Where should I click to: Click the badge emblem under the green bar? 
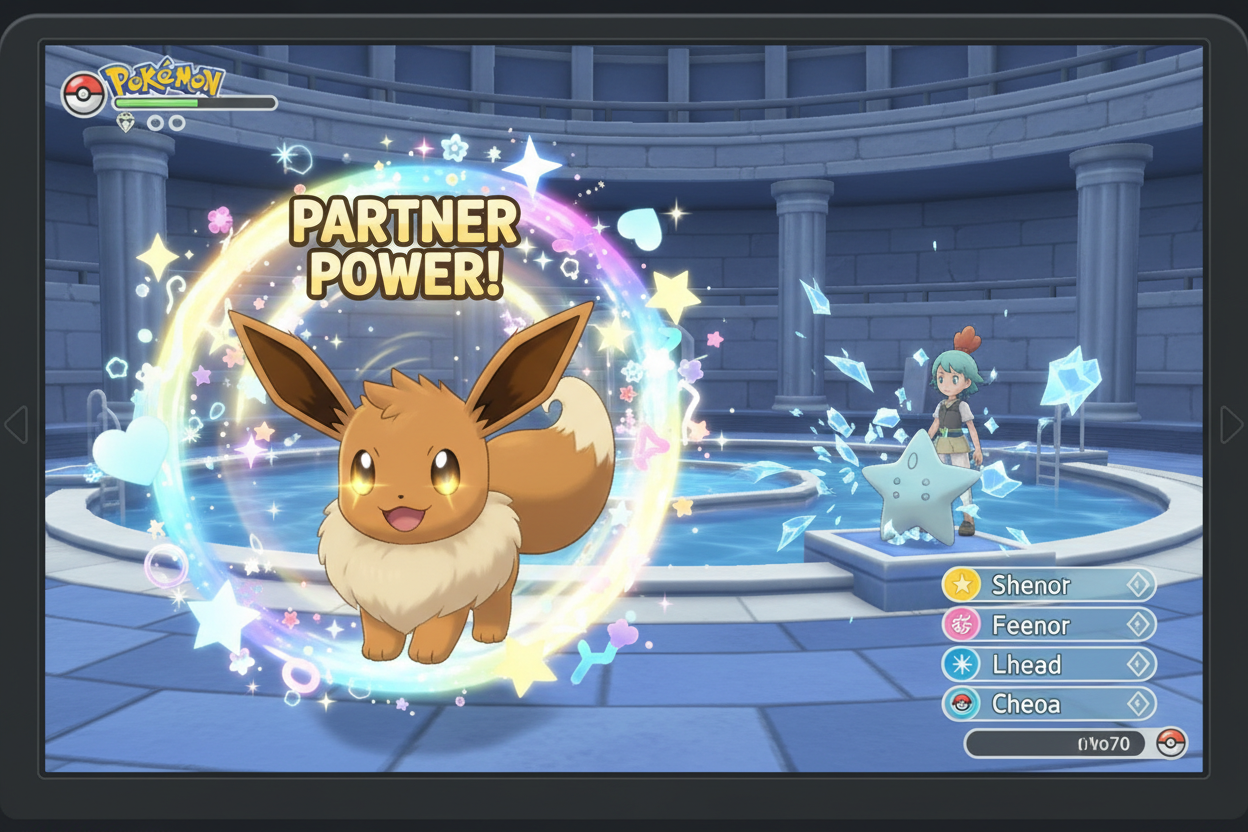coord(125,122)
